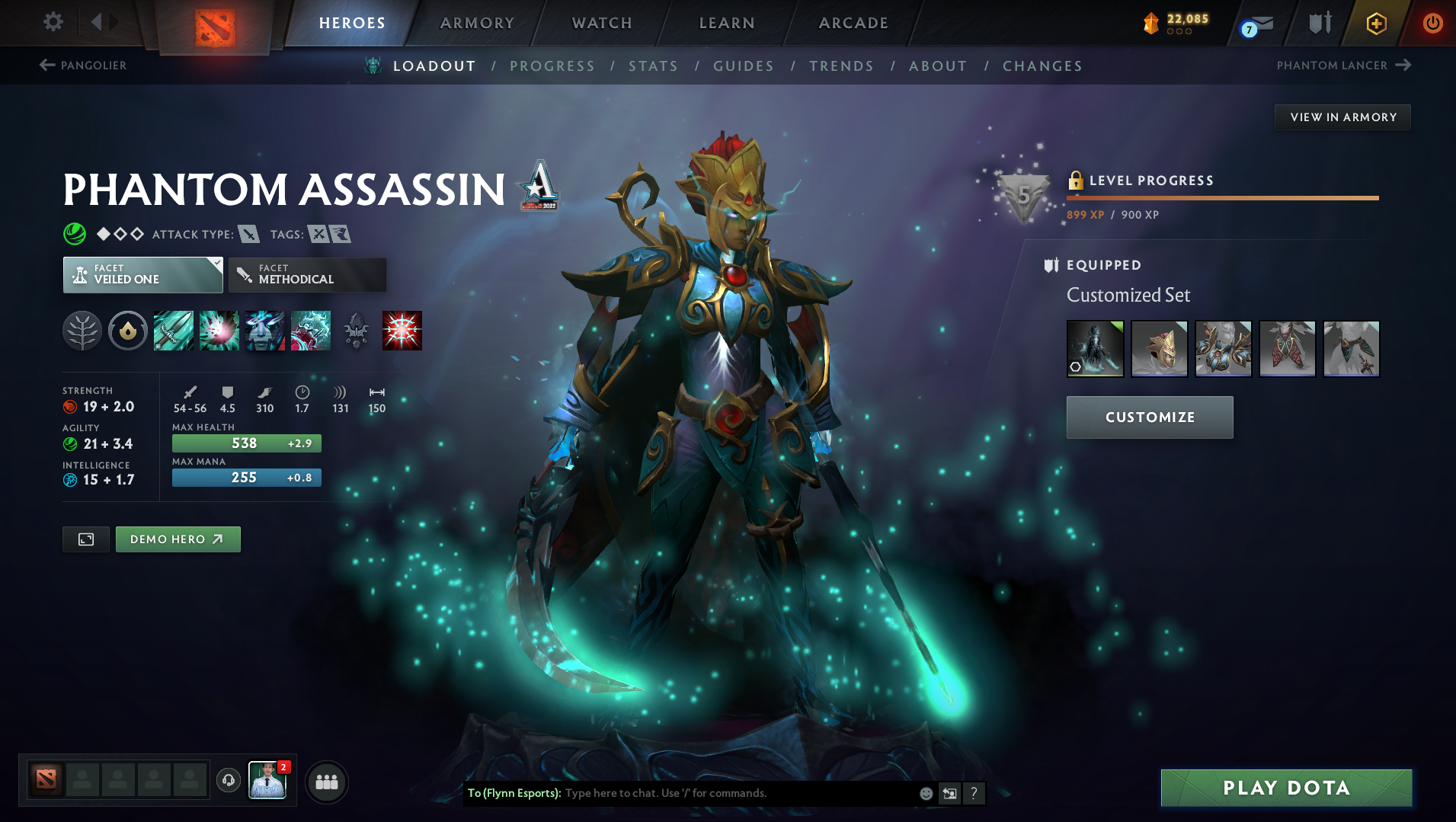Choose the Veiled One facet

[142, 275]
